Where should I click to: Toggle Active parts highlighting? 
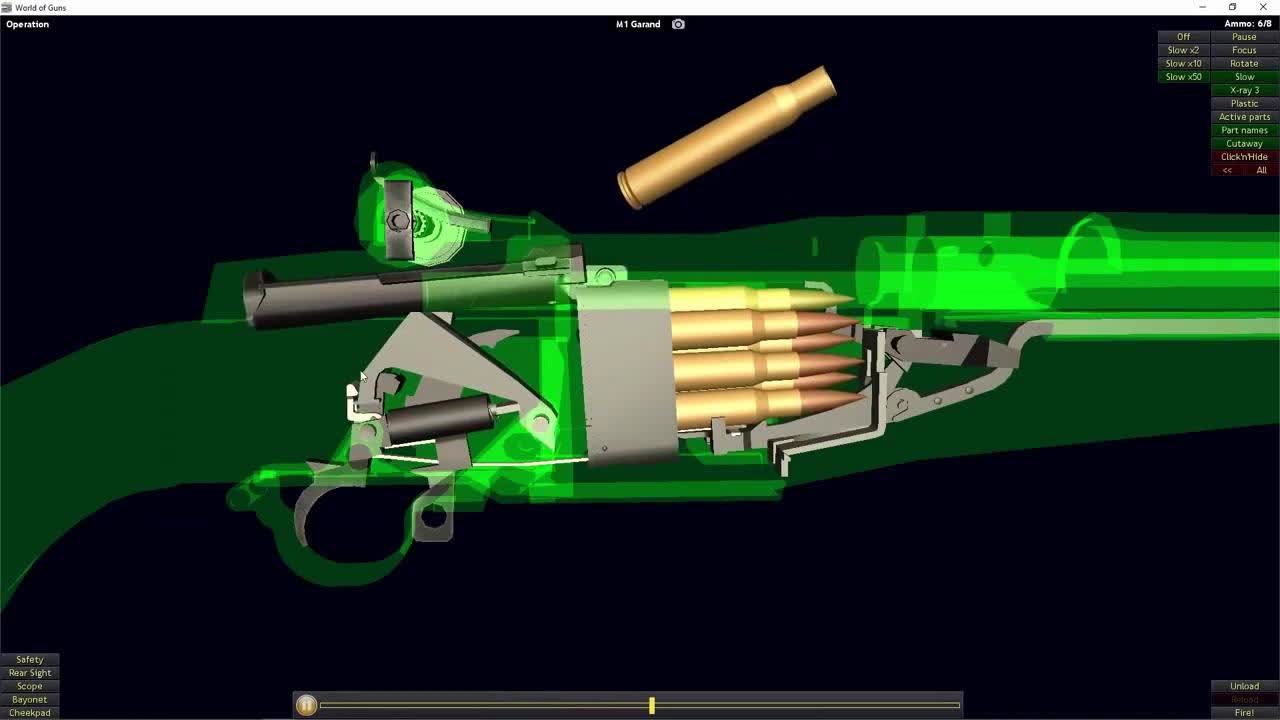coord(1242,117)
